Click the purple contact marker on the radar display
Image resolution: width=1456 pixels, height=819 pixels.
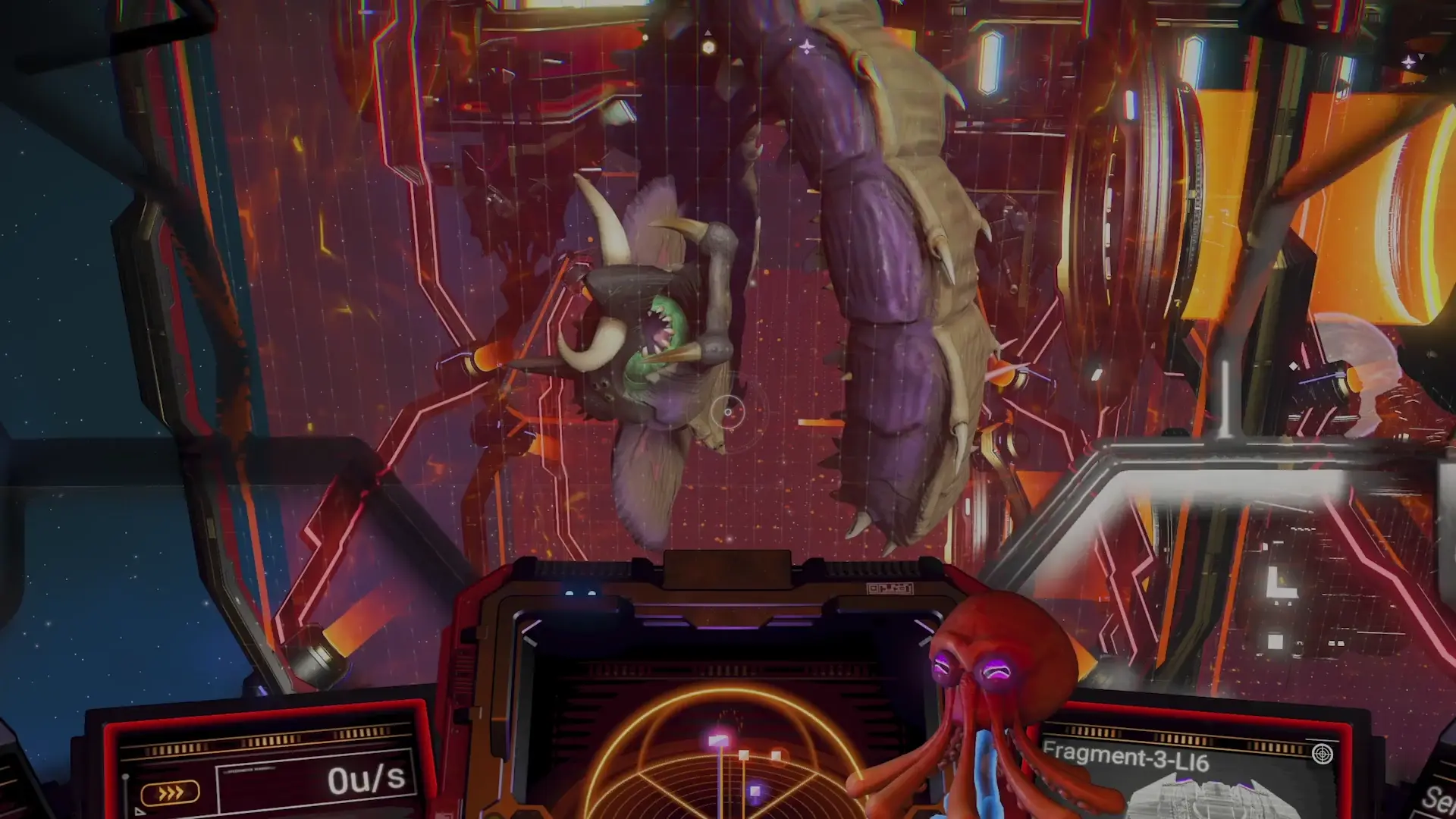point(754,792)
